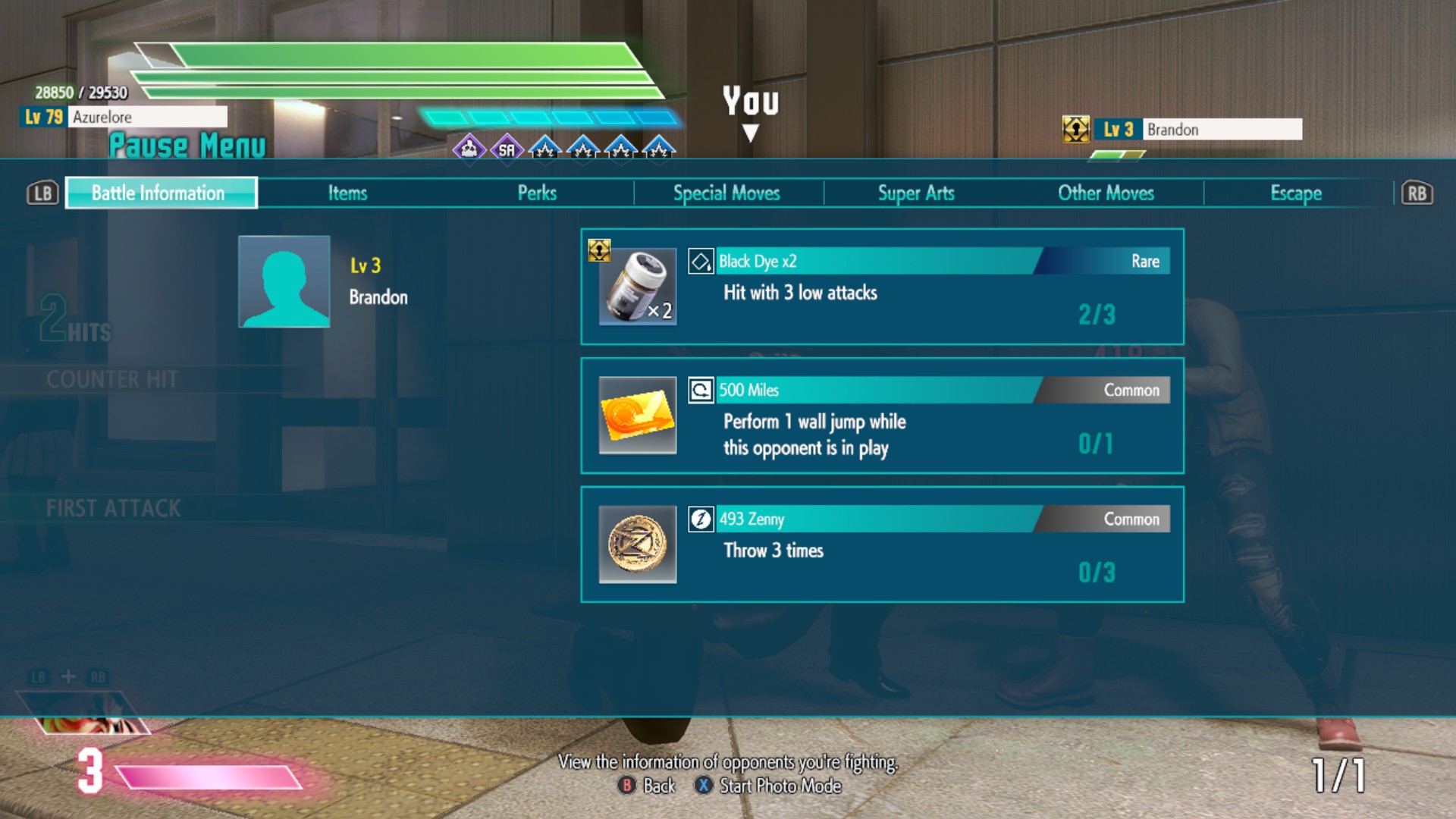The width and height of the screenshot is (1456, 819).
Task: Open the Other Moves tab
Action: click(x=1106, y=193)
